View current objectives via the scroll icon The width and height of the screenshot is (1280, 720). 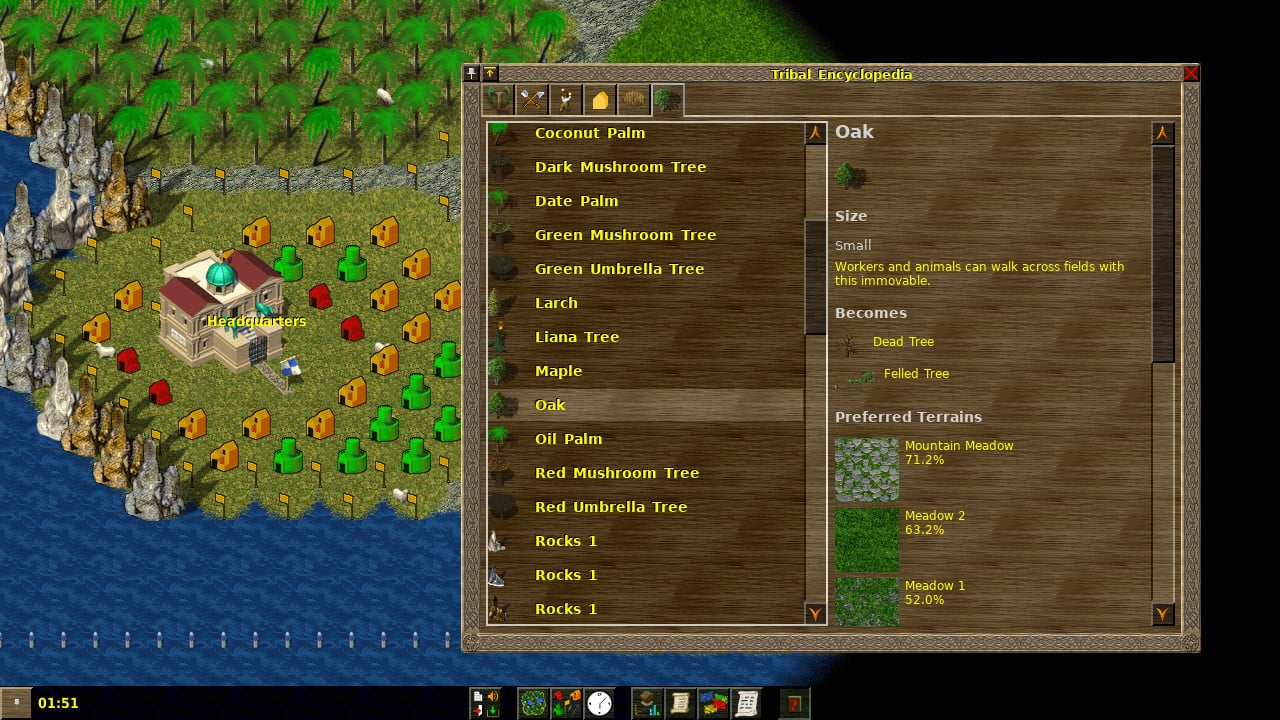pos(681,703)
